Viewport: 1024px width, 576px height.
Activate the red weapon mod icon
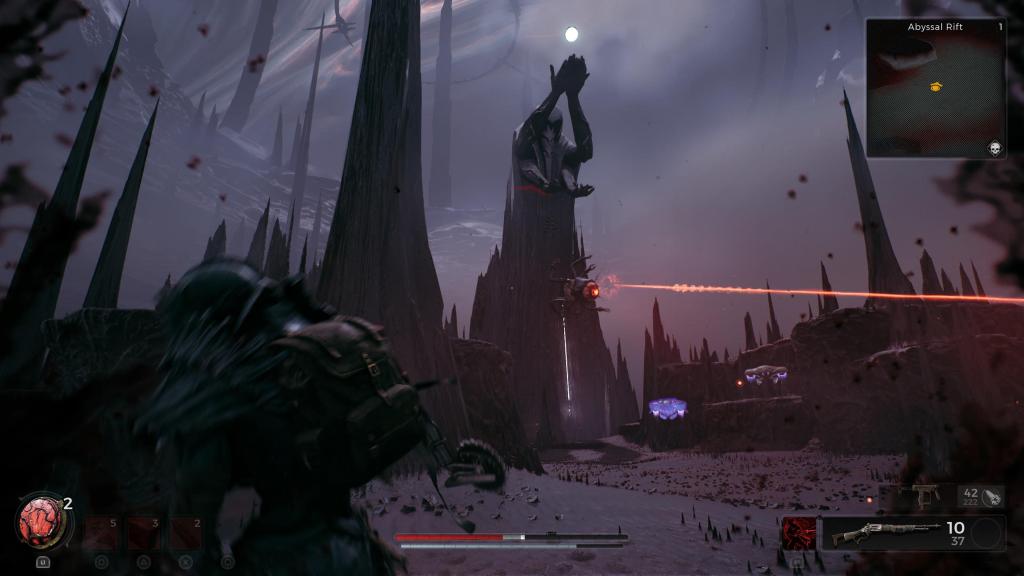click(x=798, y=533)
